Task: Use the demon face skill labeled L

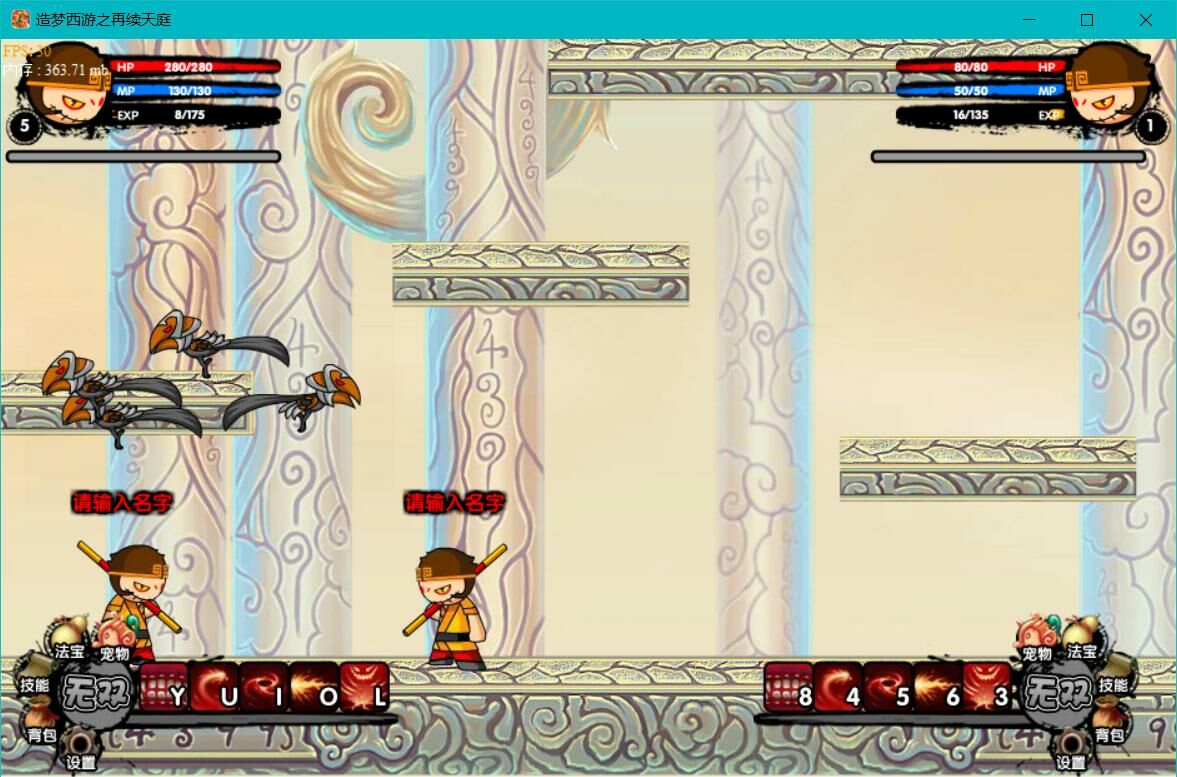Action: (x=364, y=687)
